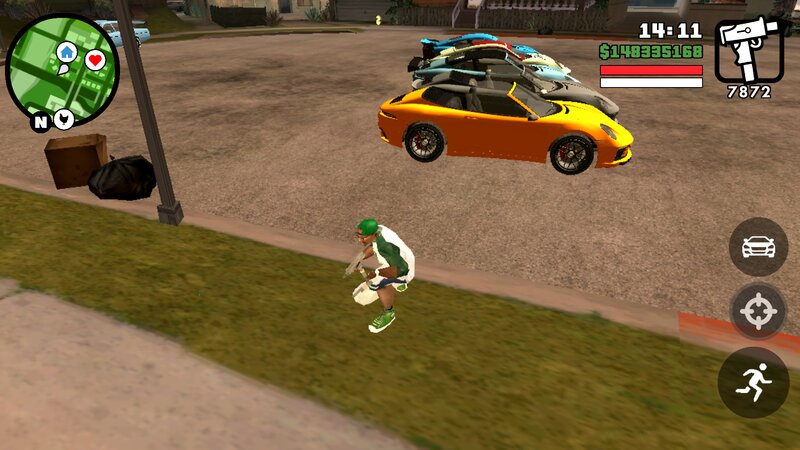This screenshot has width=800, height=450.
Task: Tap the running man sprint button
Action: [x=754, y=382]
